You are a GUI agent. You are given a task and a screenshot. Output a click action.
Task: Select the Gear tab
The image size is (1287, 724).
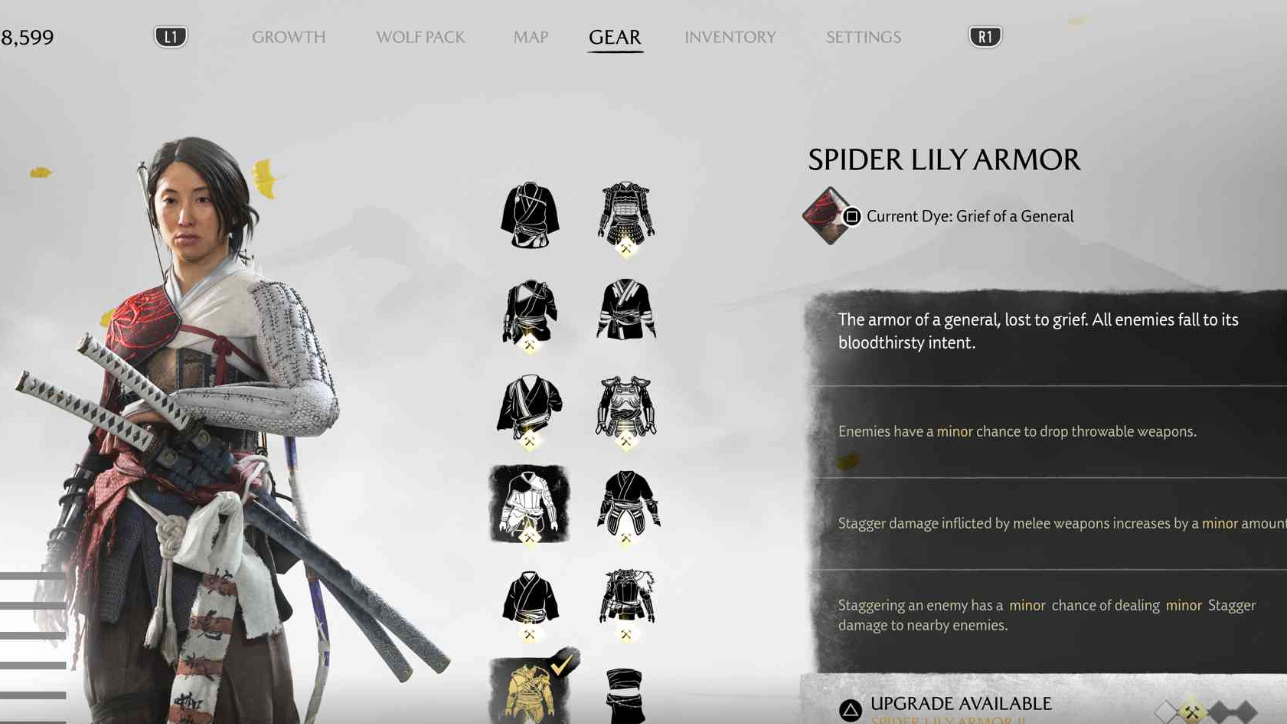614,37
